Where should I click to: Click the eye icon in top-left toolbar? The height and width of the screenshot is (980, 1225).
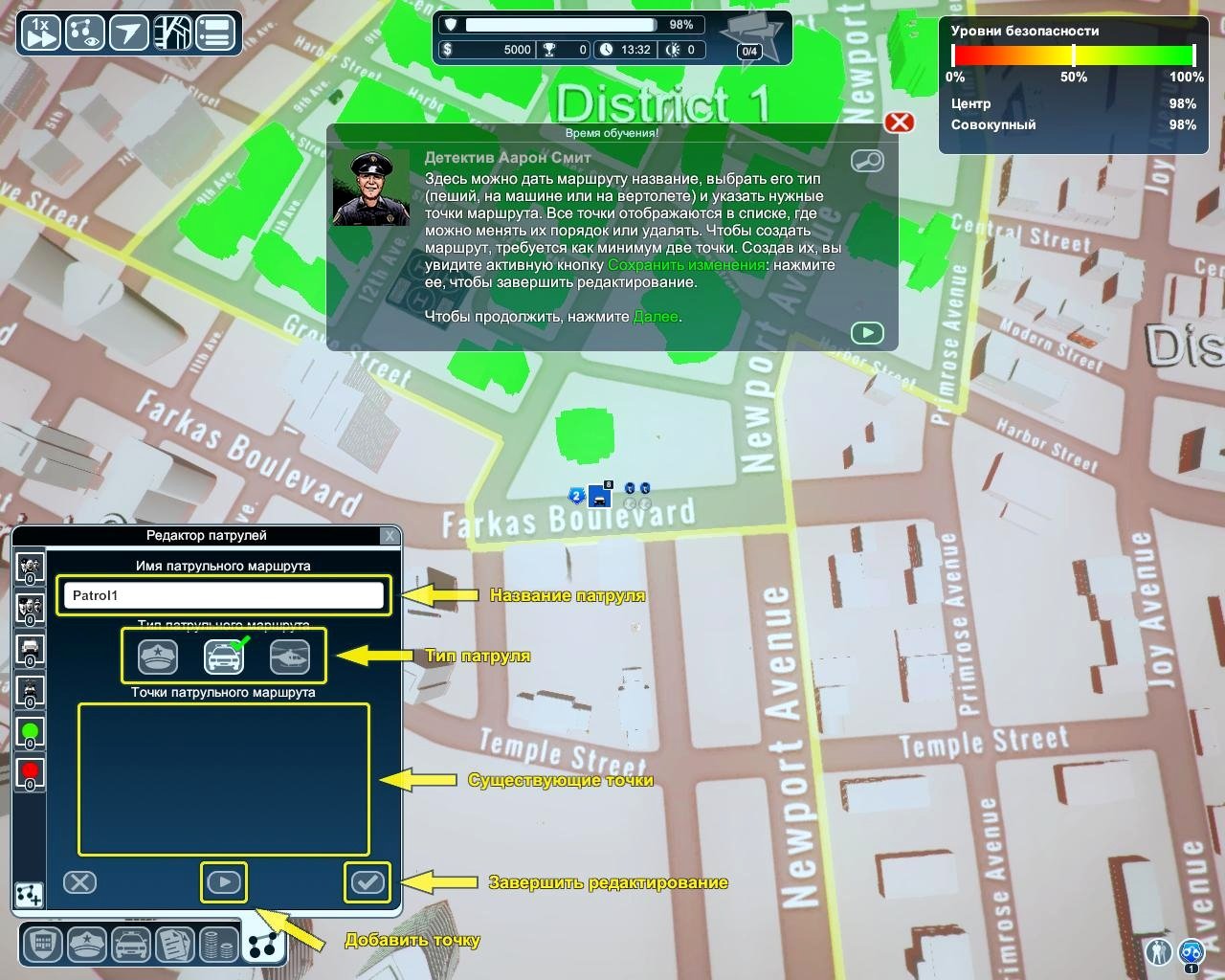[83, 32]
